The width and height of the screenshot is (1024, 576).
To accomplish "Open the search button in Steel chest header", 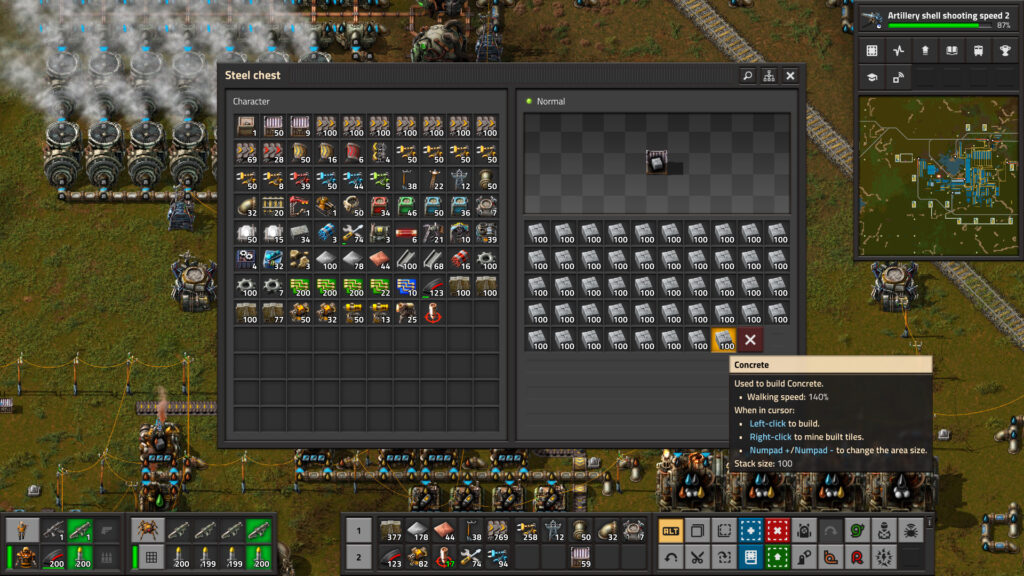I will pos(747,75).
